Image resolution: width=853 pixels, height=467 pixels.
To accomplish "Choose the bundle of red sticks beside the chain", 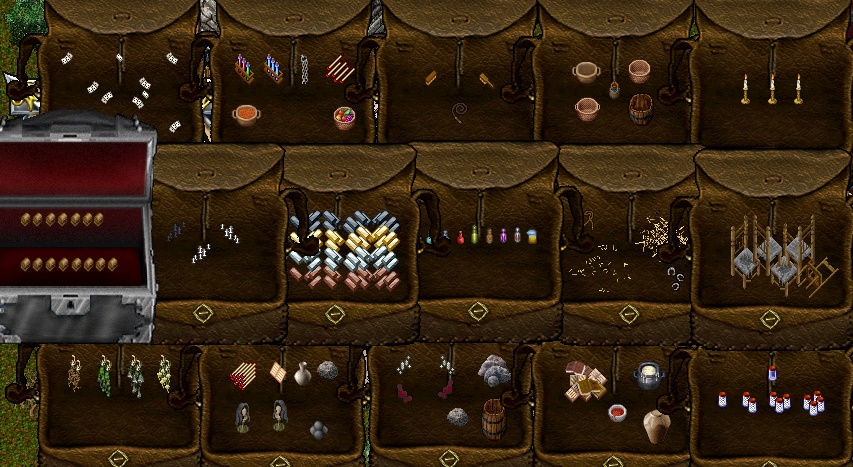I will tap(338, 69).
